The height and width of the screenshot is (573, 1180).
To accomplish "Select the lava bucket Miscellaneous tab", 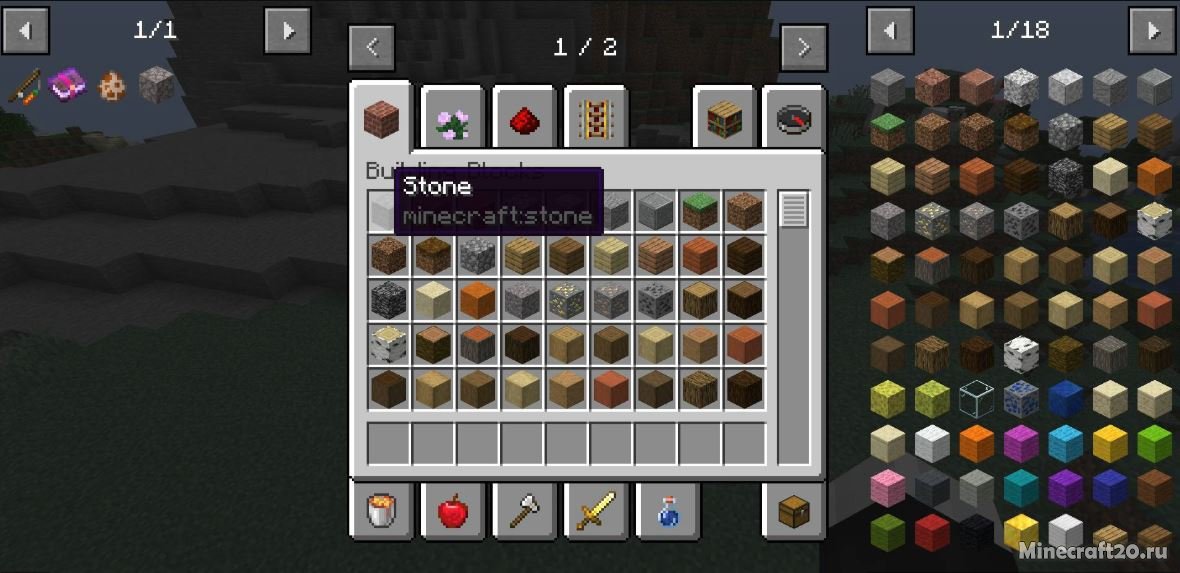I will click(380, 512).
